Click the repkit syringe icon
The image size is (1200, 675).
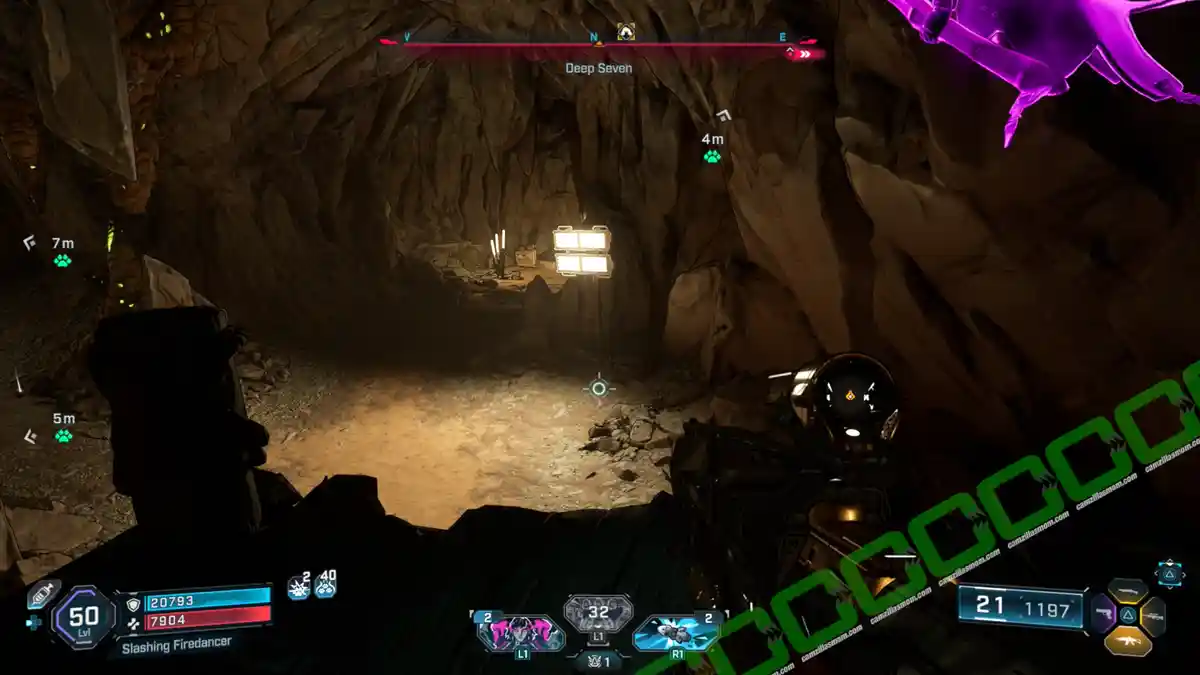click(40, 592)
